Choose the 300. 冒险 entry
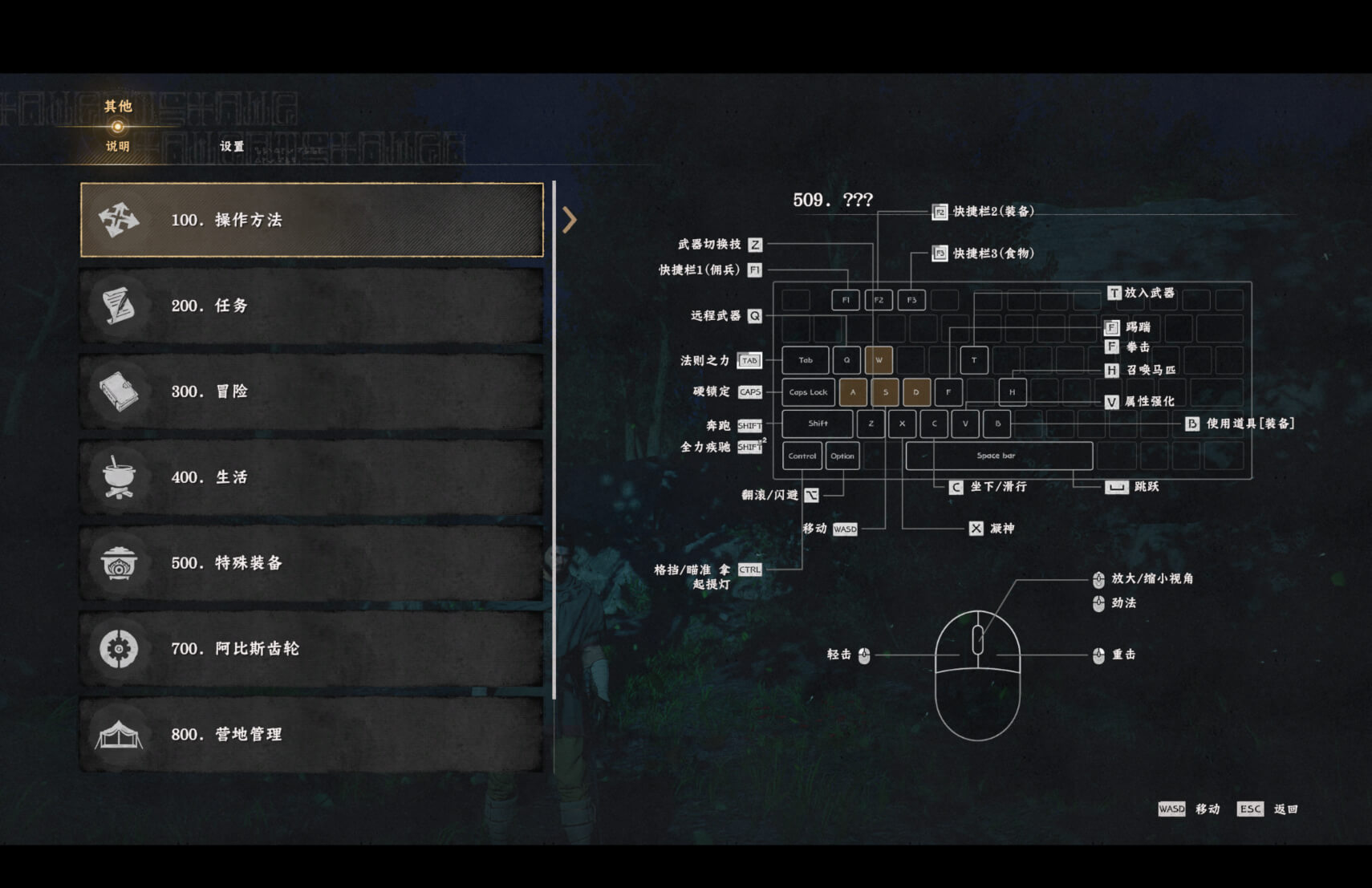Screen dimensions: 1372x888 point(312,391)
